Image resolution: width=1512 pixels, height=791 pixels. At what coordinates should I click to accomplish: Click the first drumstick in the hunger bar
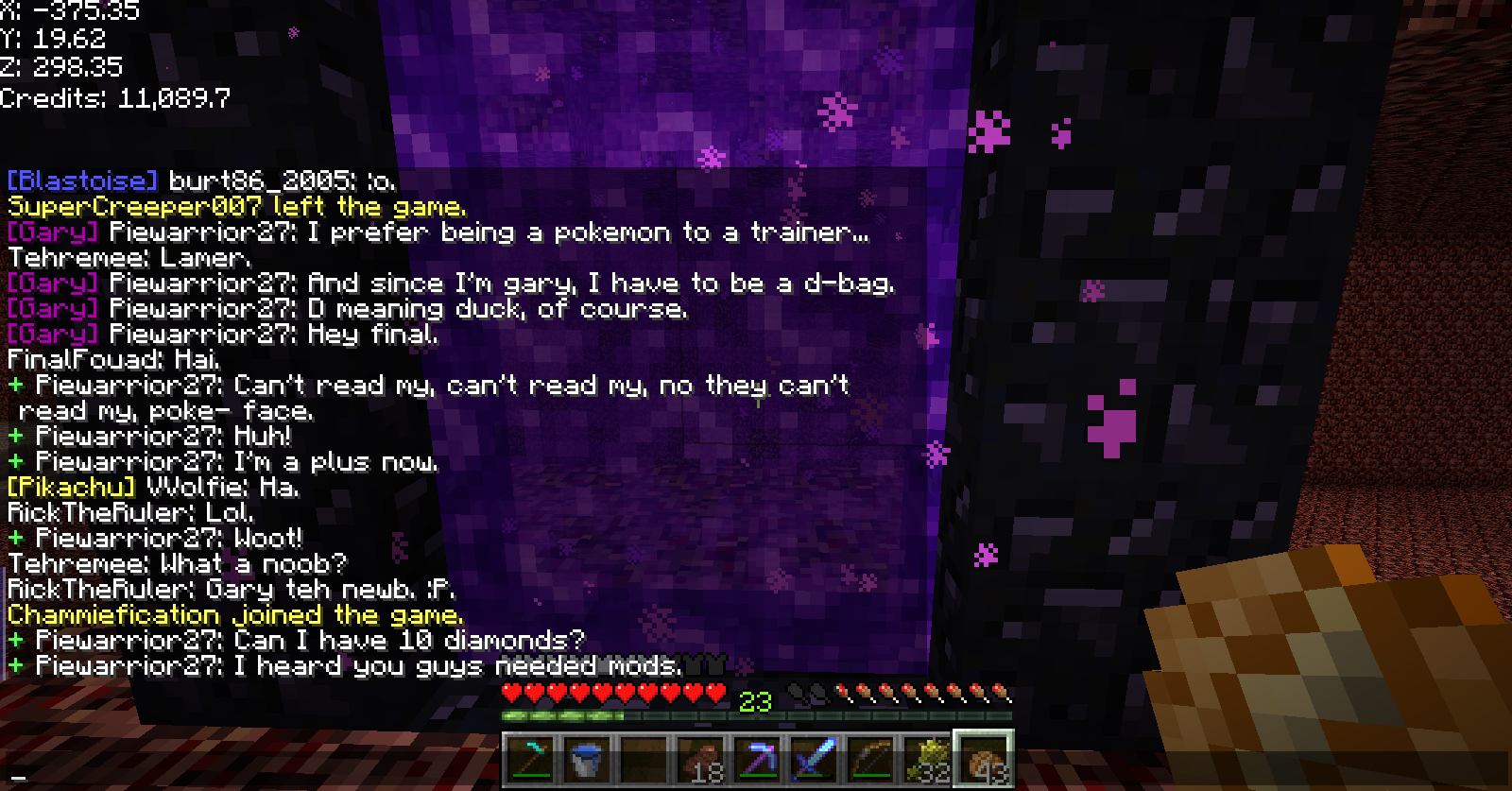click(844, 691)
